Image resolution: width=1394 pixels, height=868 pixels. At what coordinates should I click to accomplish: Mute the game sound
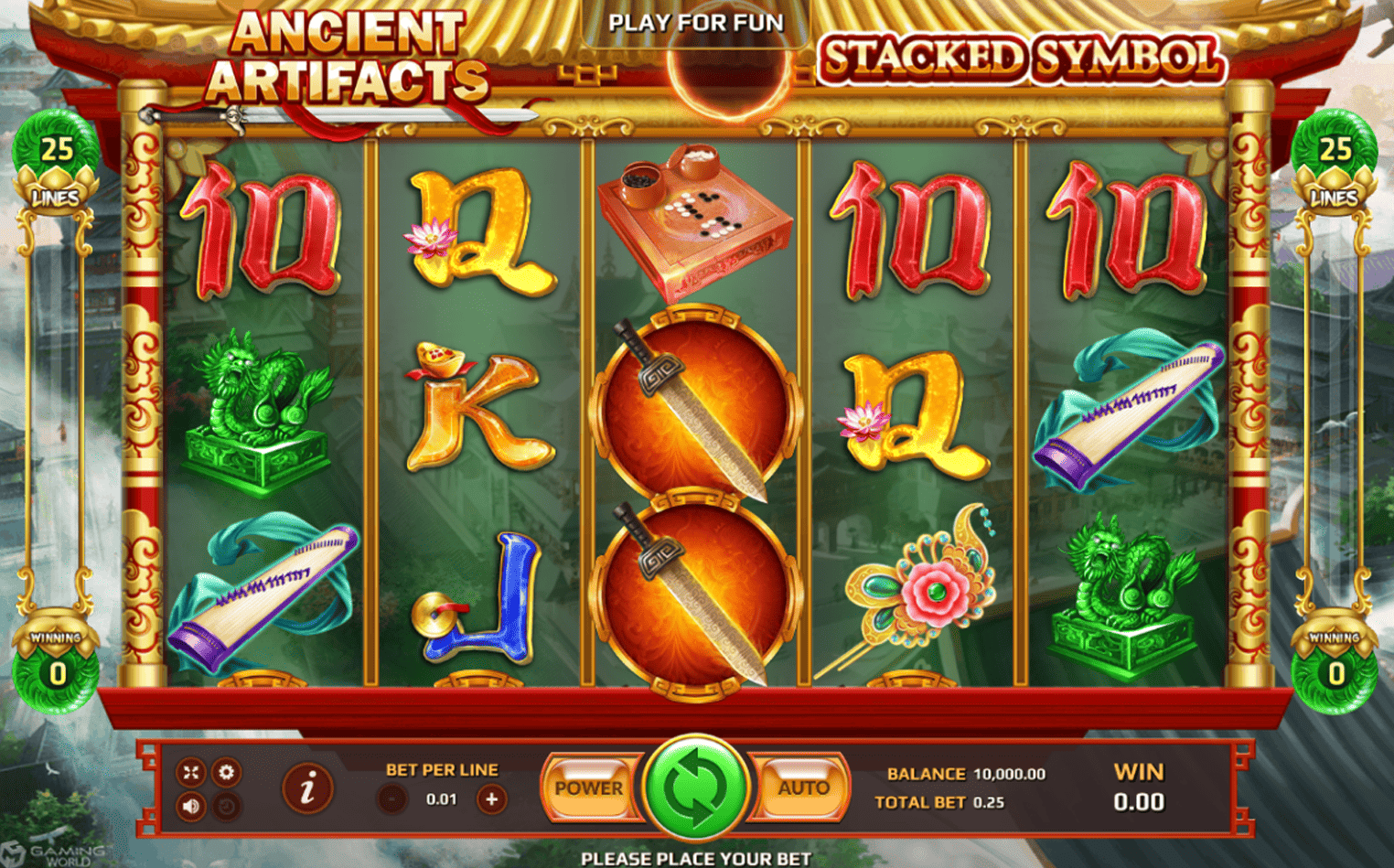(x=191, y=807)
